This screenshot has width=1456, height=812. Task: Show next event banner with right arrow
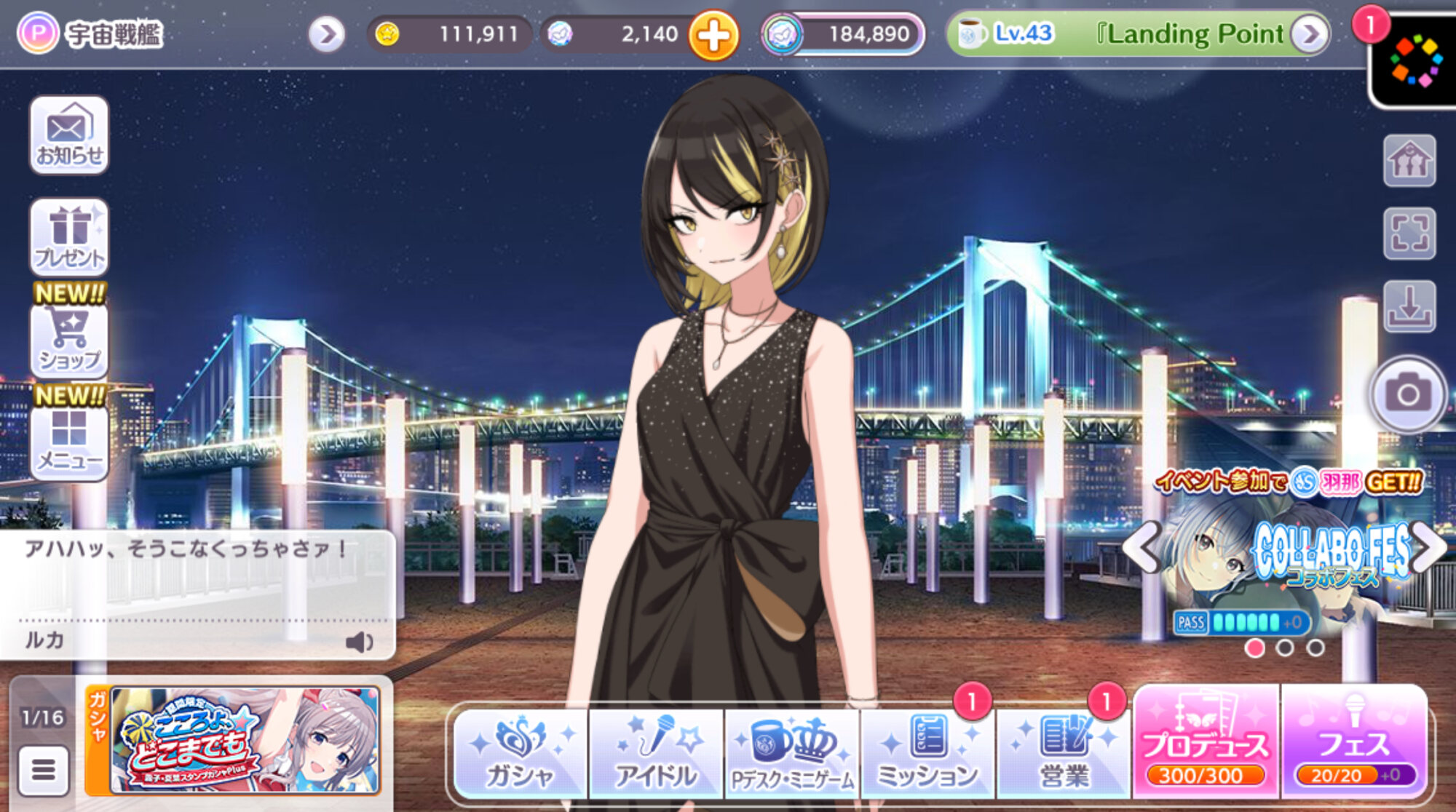1428,547
